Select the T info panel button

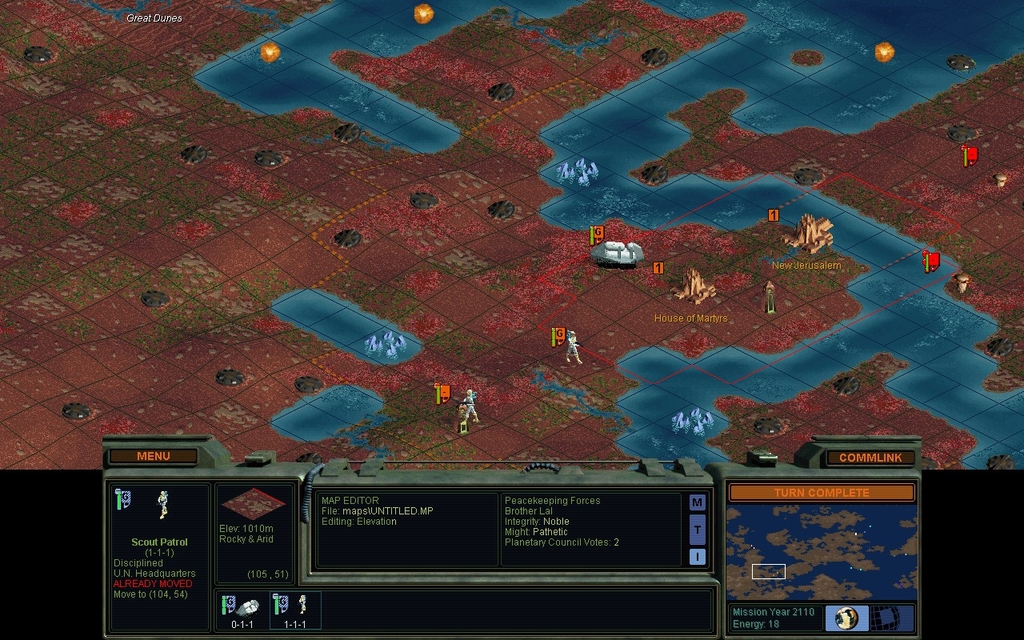[x=697, y=529]
